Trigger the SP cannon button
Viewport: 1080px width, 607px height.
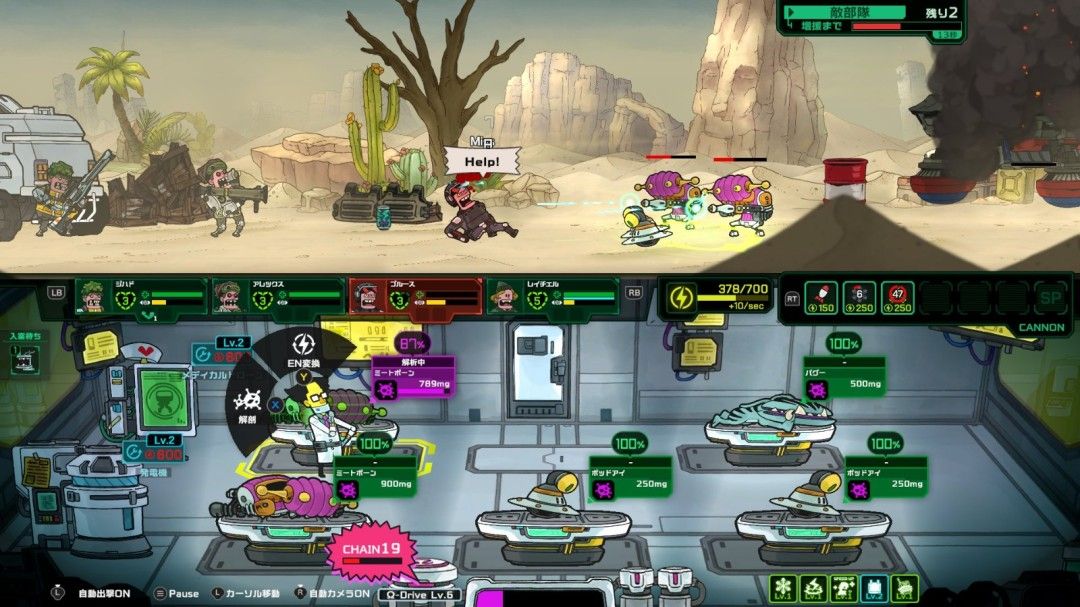[1050, 297]
